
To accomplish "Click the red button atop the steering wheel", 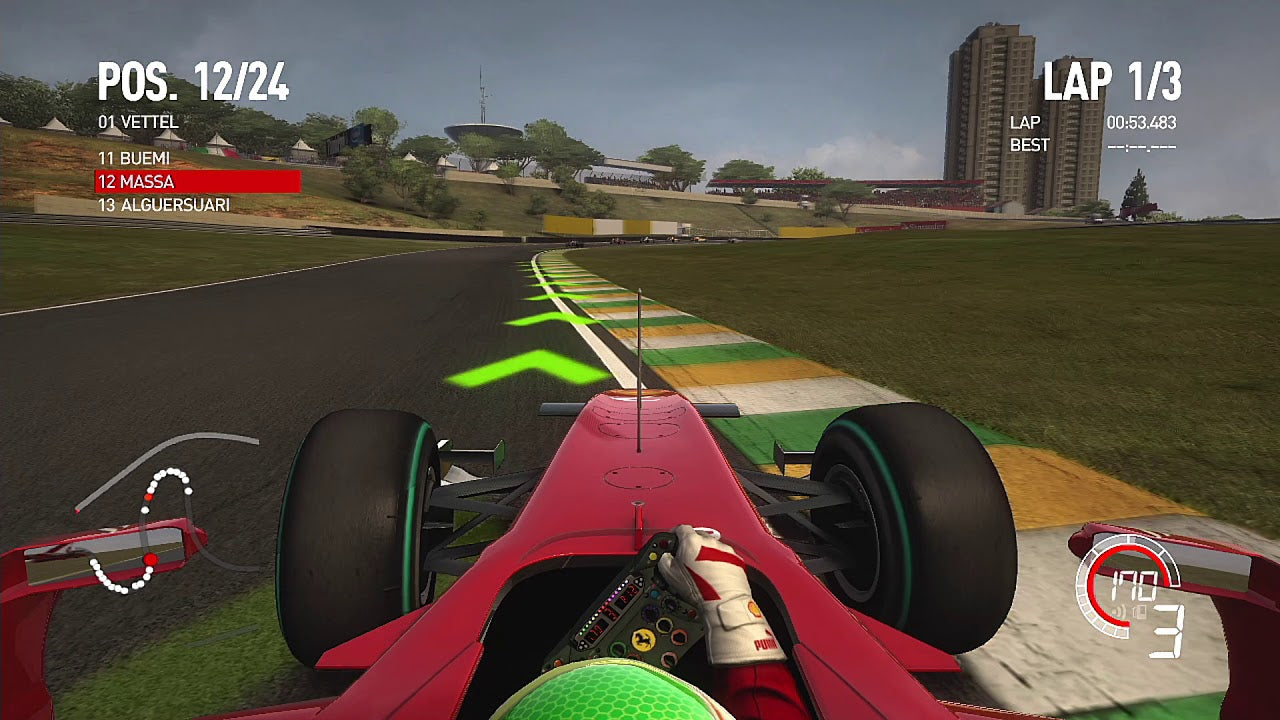I will (x=693, y=611).
